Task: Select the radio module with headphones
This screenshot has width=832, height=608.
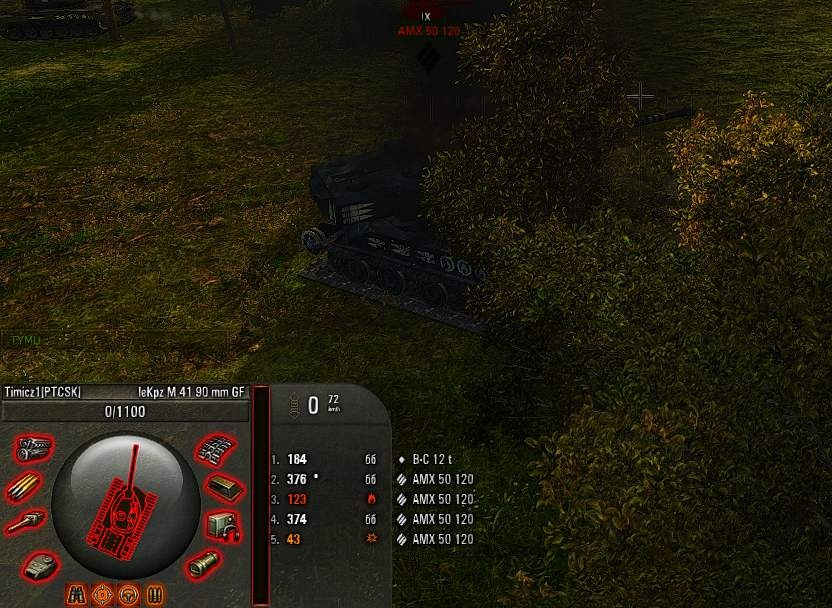Action: [224, 525]
